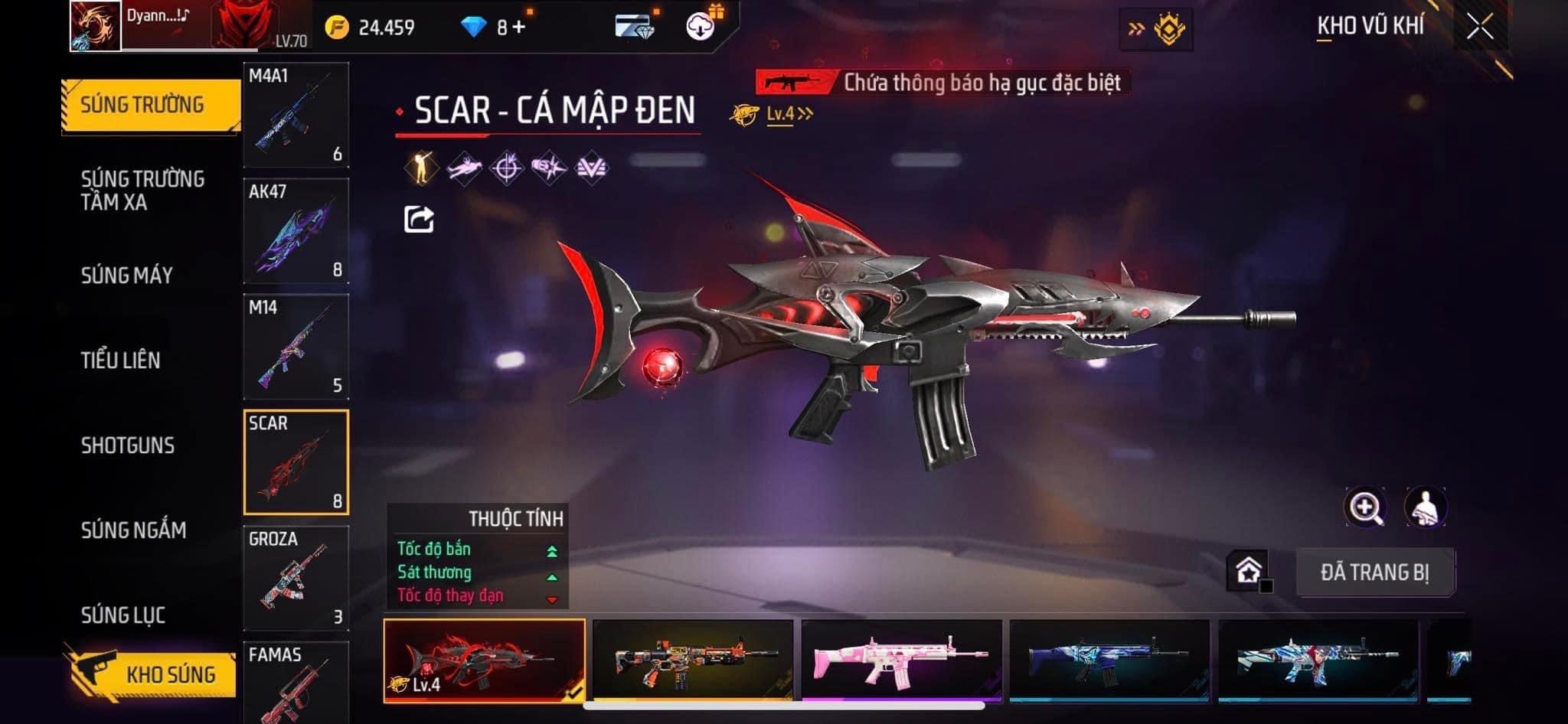Zoom in on weapon with magnifier icon
The width and height of the screenshot is (1568, 724).
pos(1365,507)
